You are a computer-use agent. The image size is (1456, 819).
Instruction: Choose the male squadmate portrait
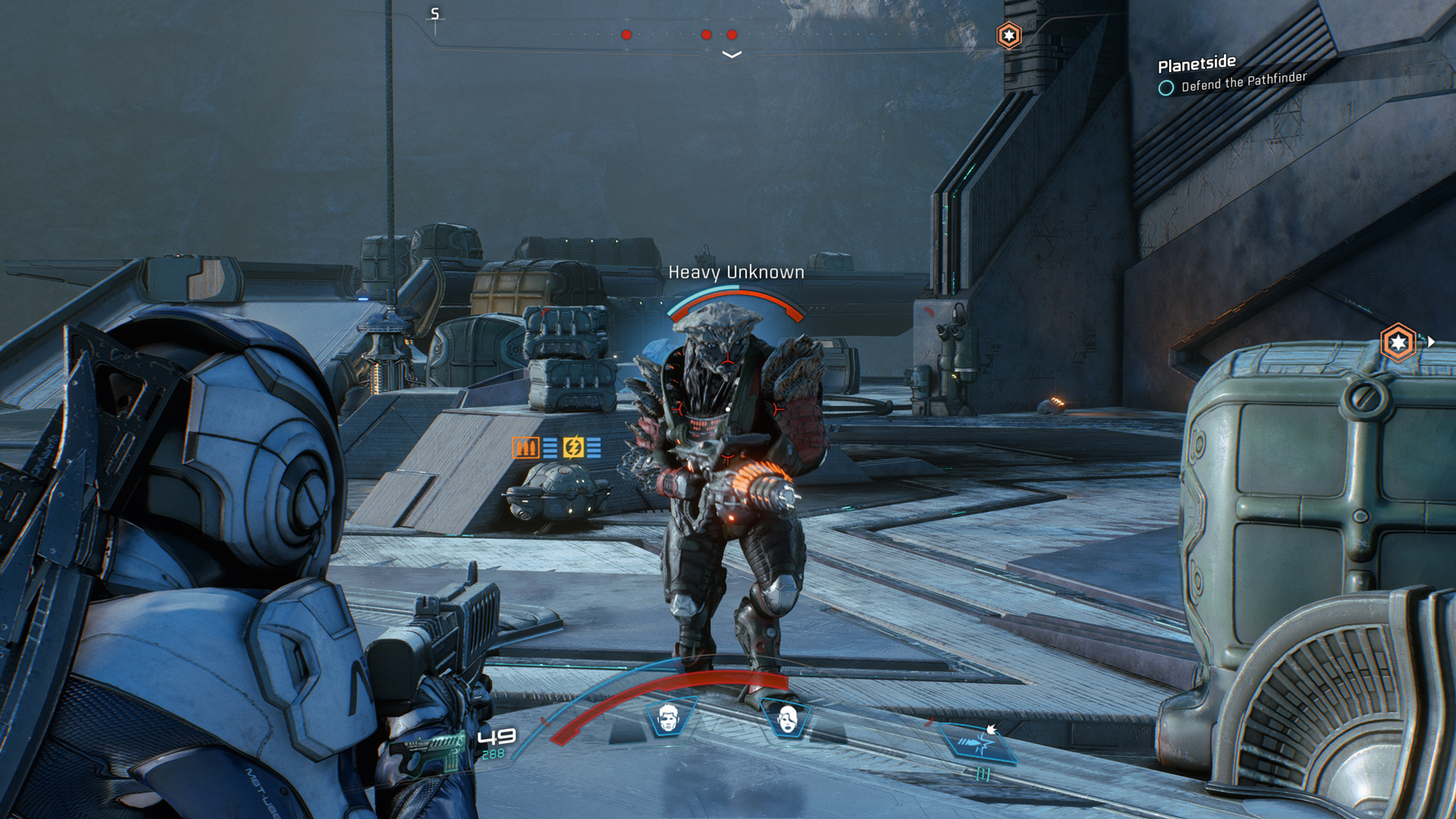click(668, 718)
